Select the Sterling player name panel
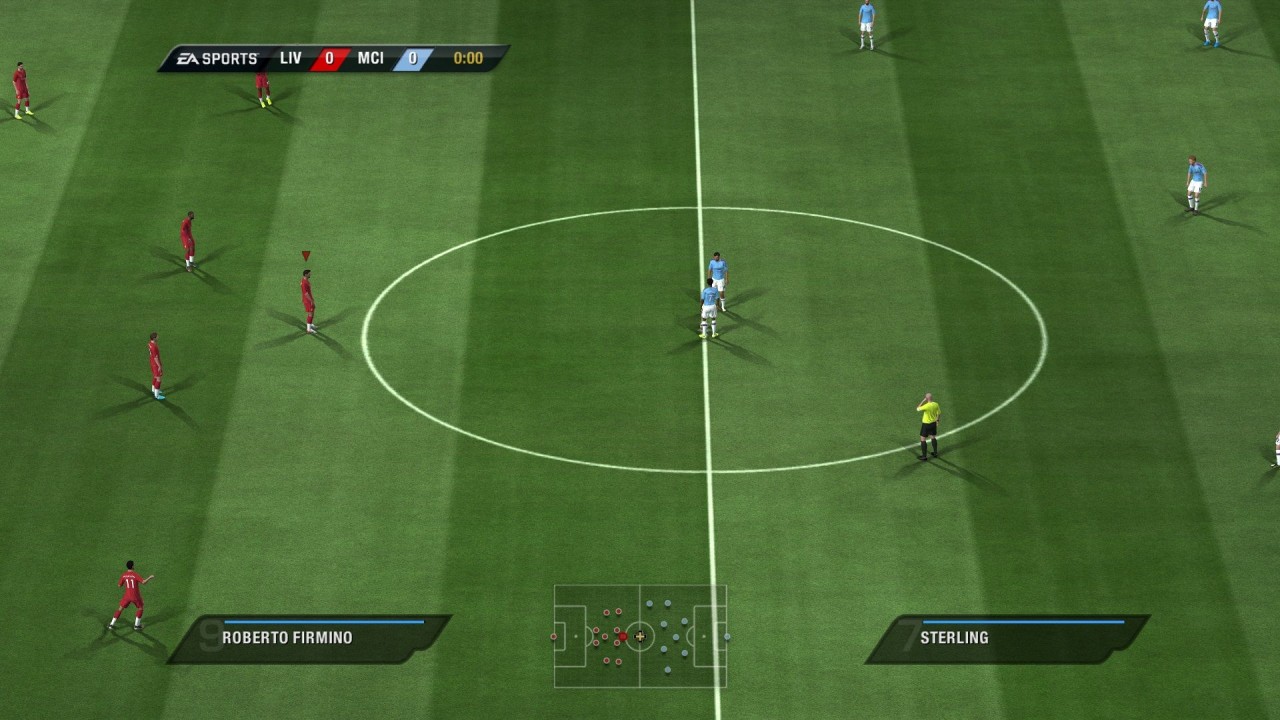This screenshot has height=720, width=1280. pos(1006,638)
